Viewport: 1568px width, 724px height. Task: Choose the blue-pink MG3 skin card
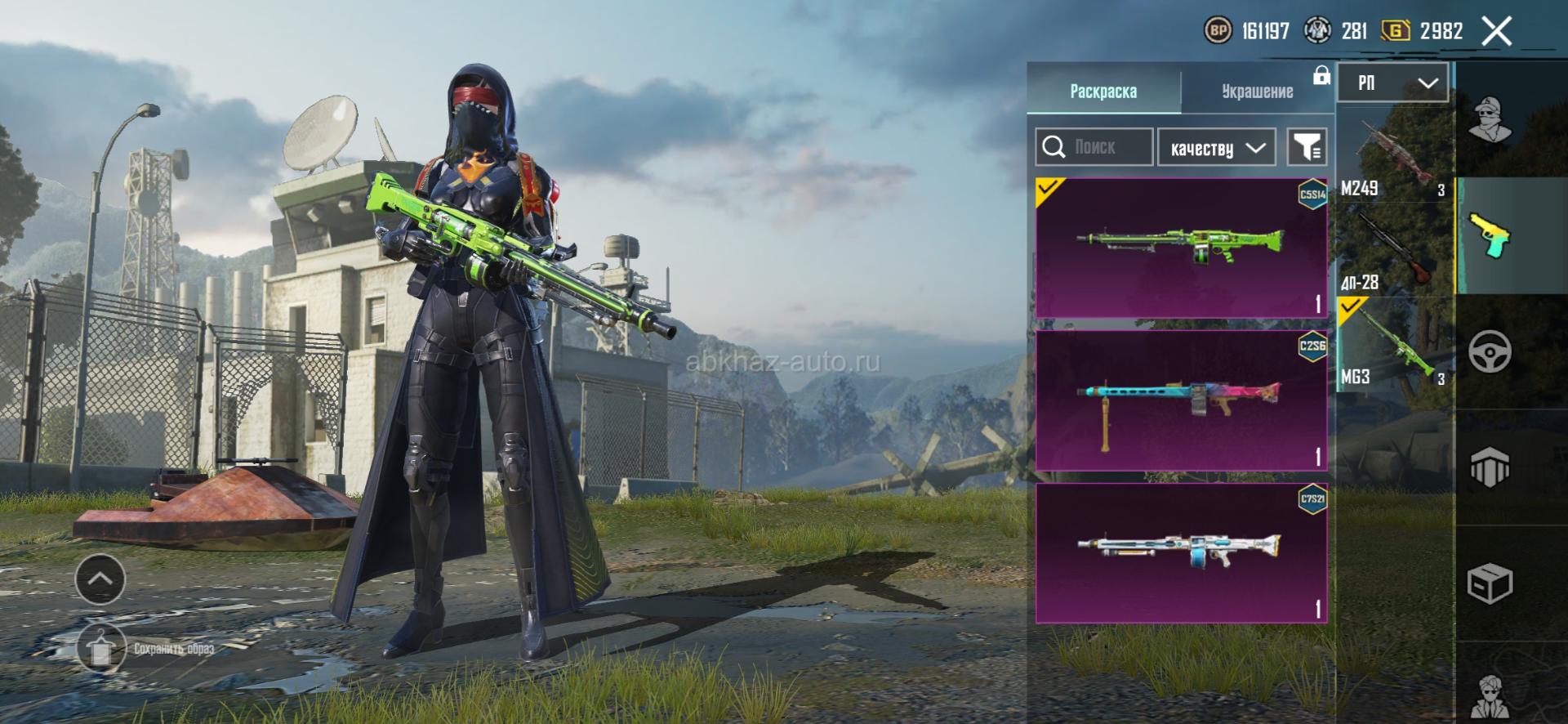click(1181, 400)
